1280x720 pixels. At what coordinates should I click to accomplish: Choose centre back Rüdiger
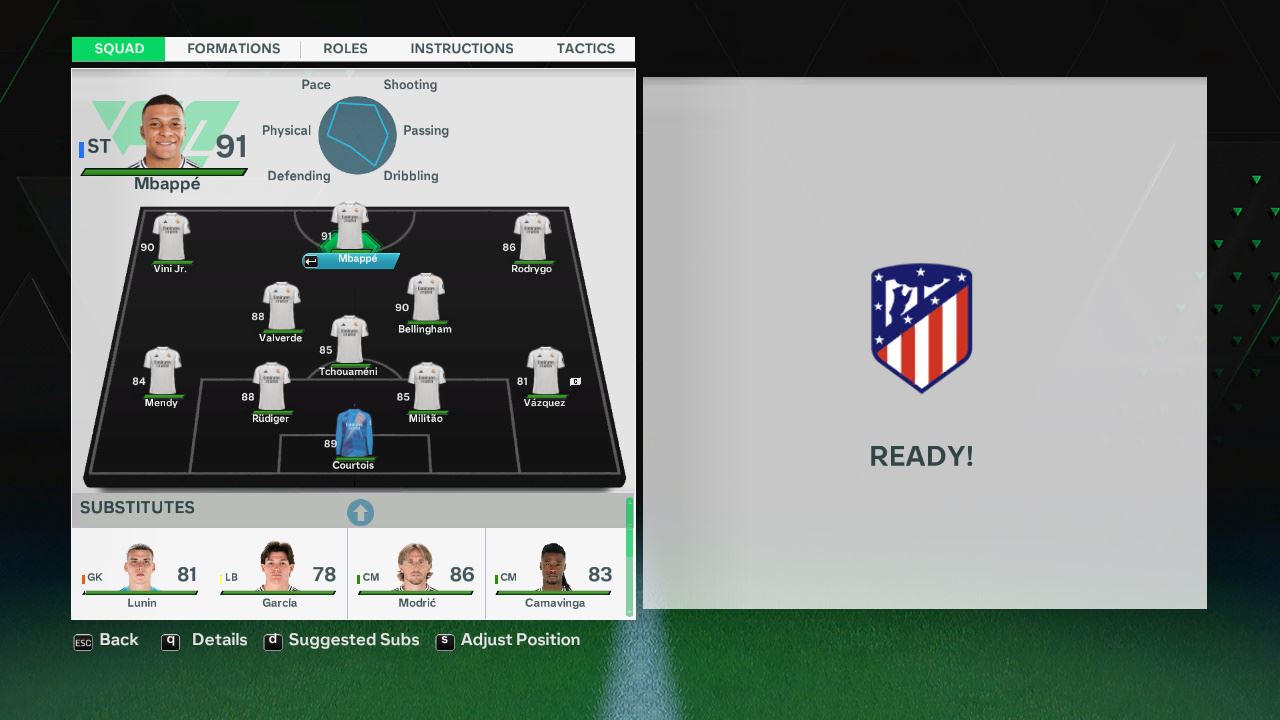coord(271,387)
